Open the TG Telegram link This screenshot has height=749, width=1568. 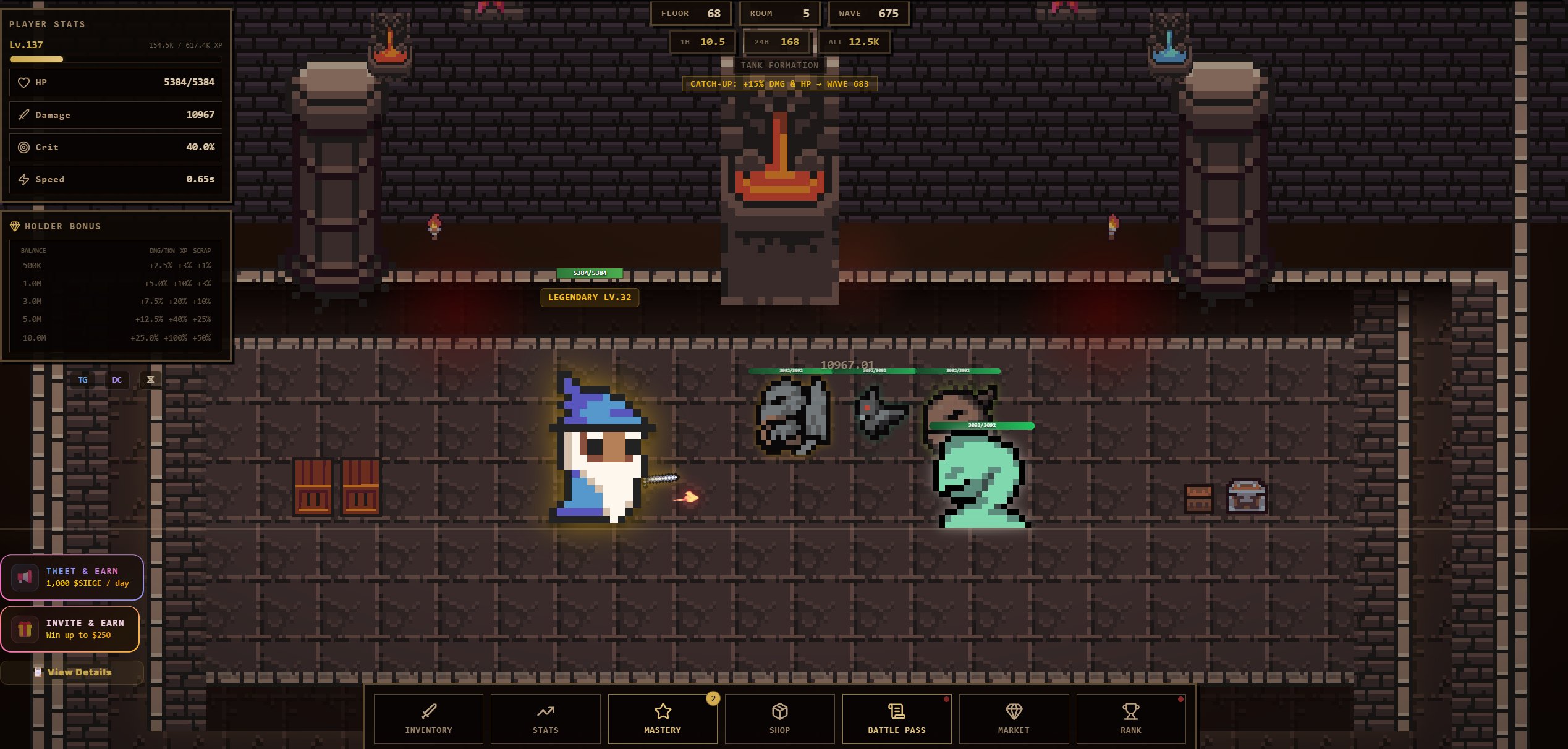(x=83, y=380)
